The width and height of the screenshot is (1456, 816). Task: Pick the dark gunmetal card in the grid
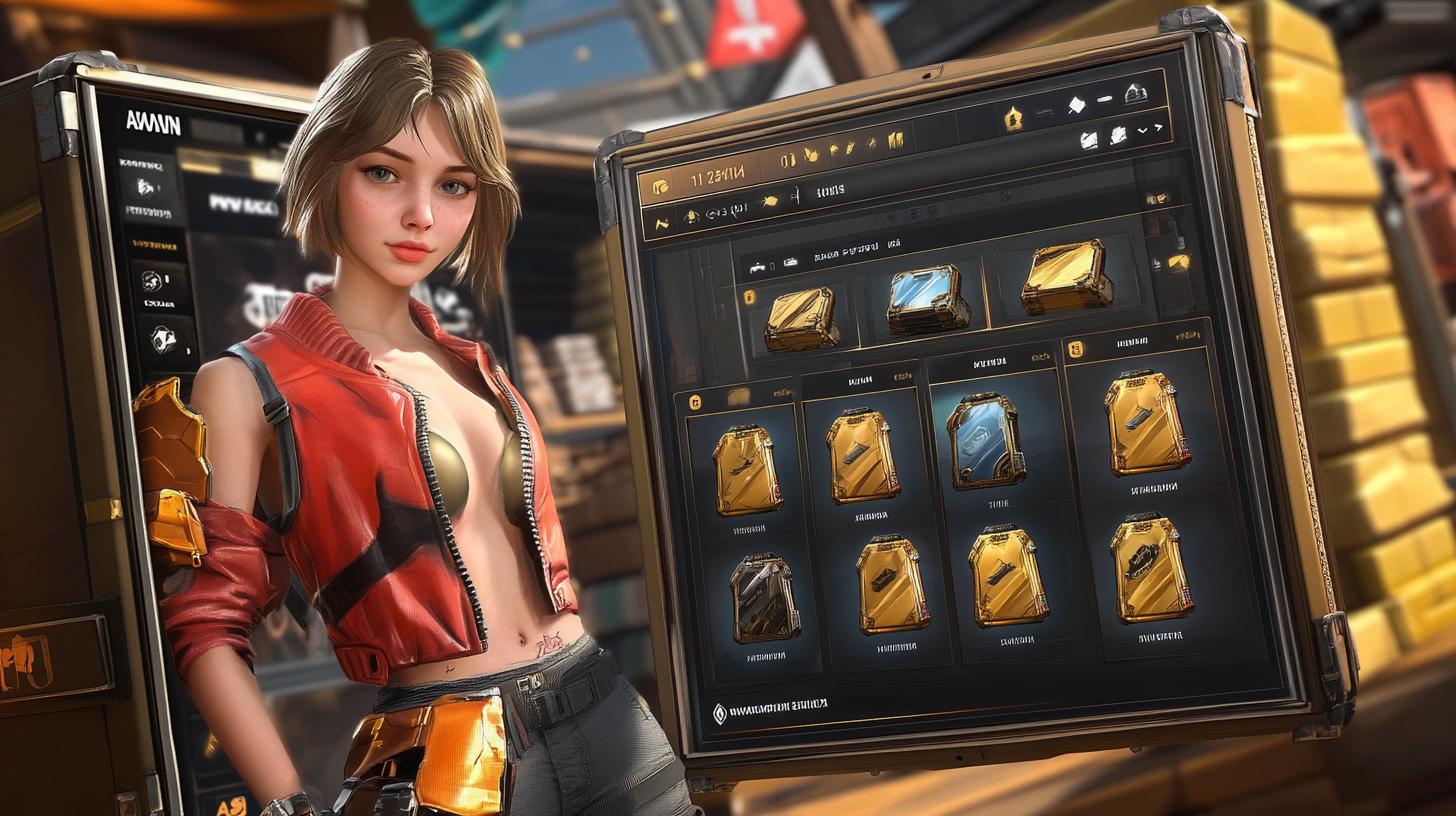click(765, 598)
